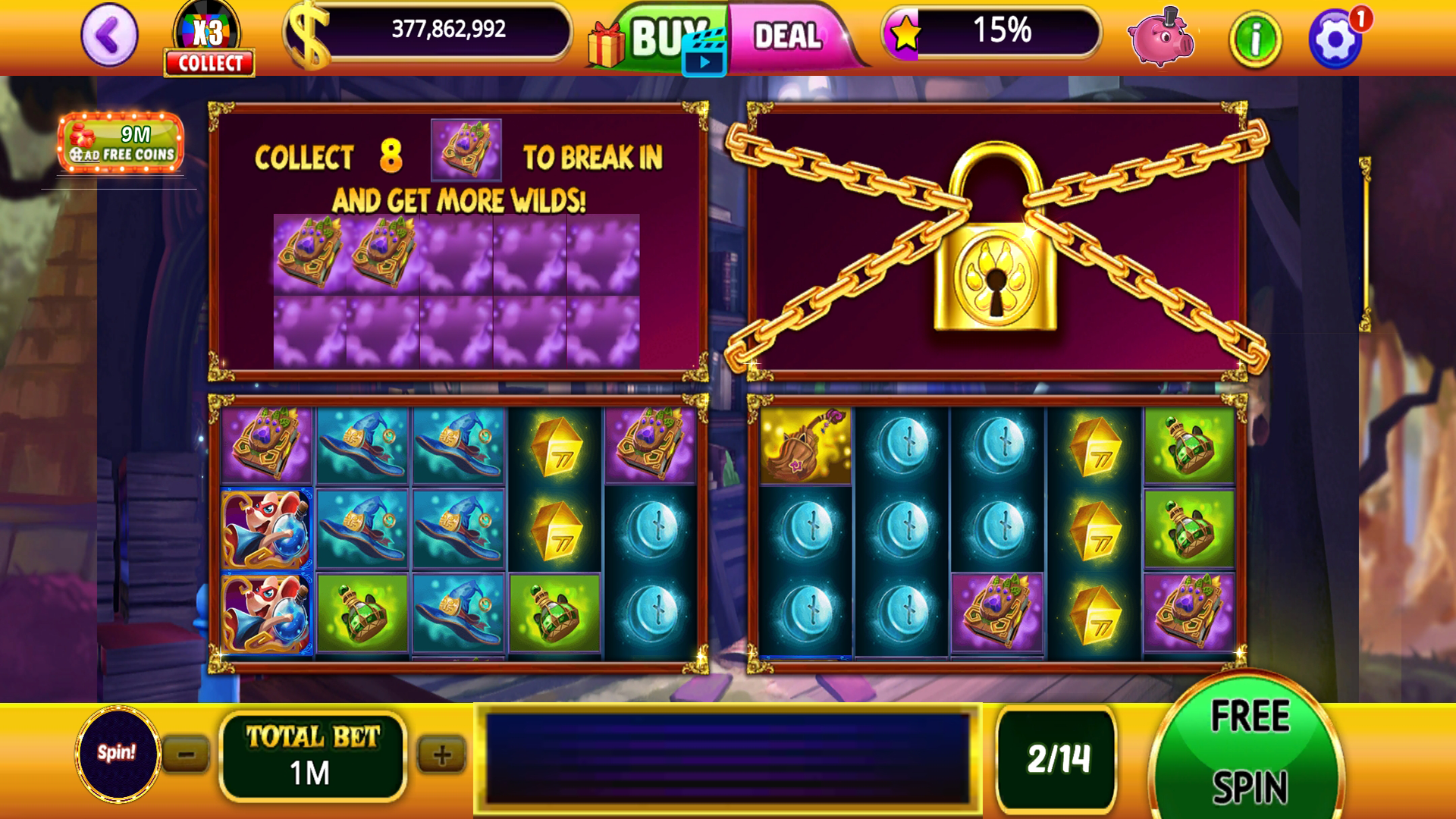Decrease total bet with minus button
Image resolution: width=1456 pixels, height=819 pixels.
point(186,755)
